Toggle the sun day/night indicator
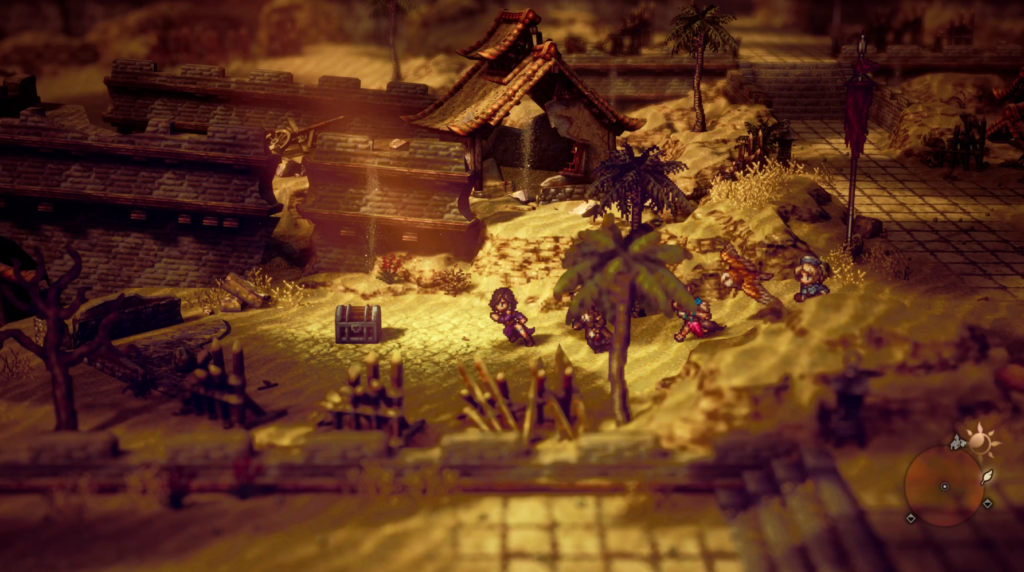This screenshot has height=572, width=1024. [982, 441]
